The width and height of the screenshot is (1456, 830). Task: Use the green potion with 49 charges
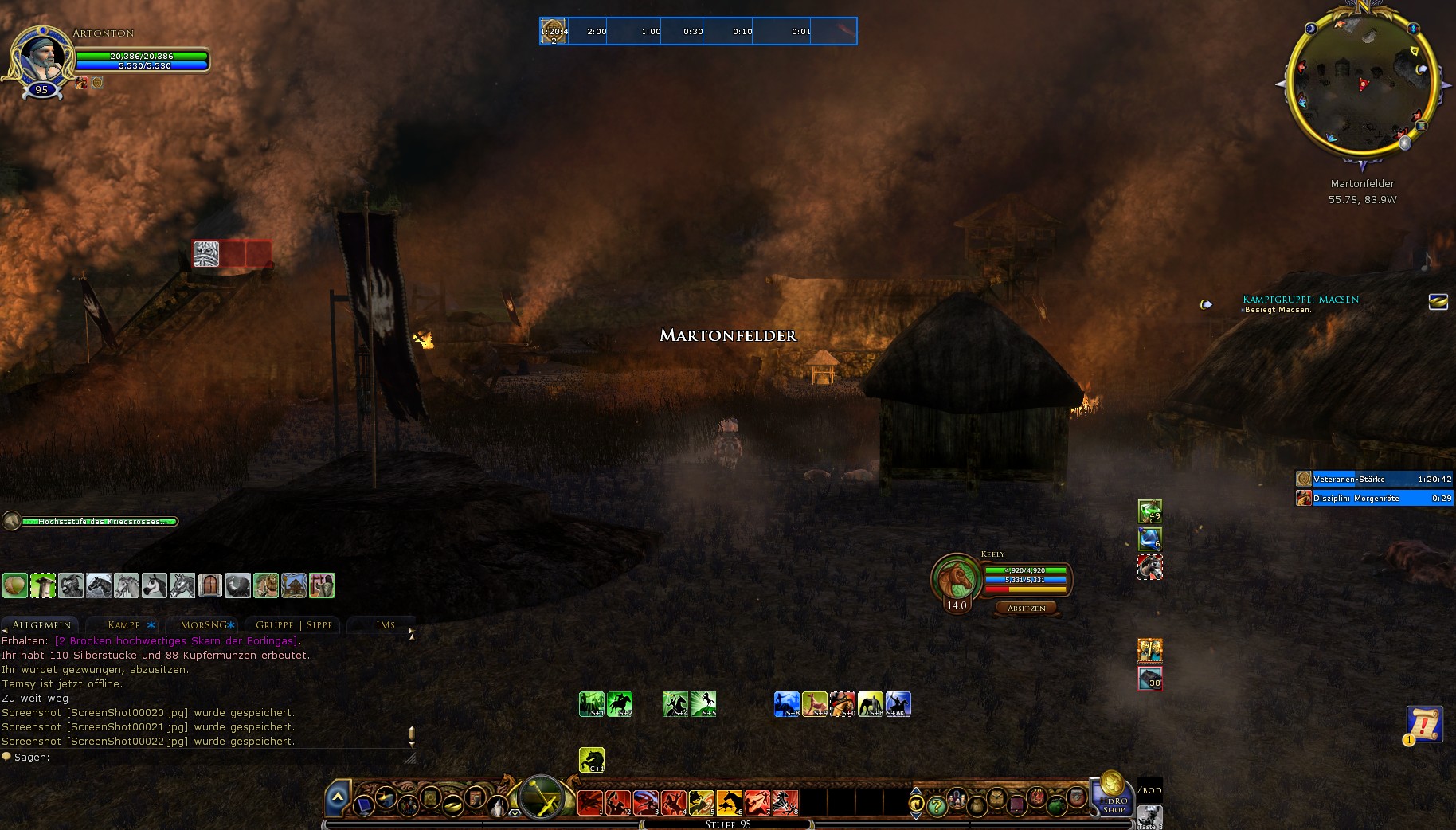(x=1149, y=511)
